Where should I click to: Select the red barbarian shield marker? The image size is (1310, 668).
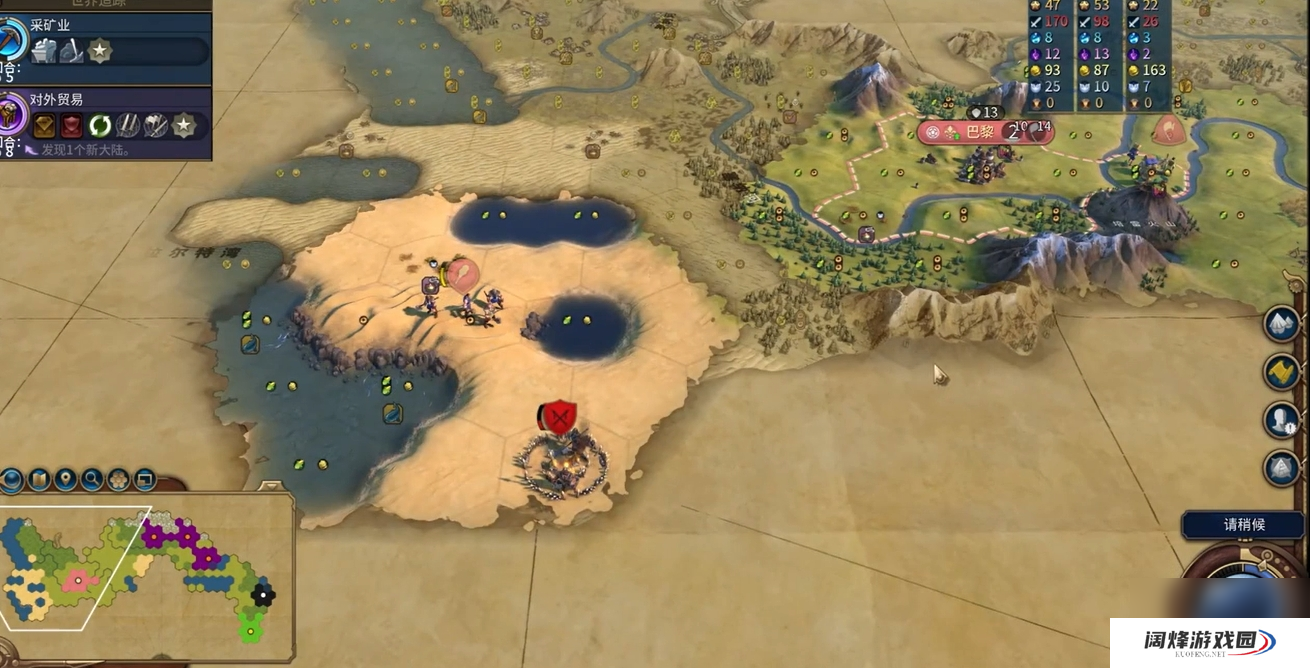559,416
